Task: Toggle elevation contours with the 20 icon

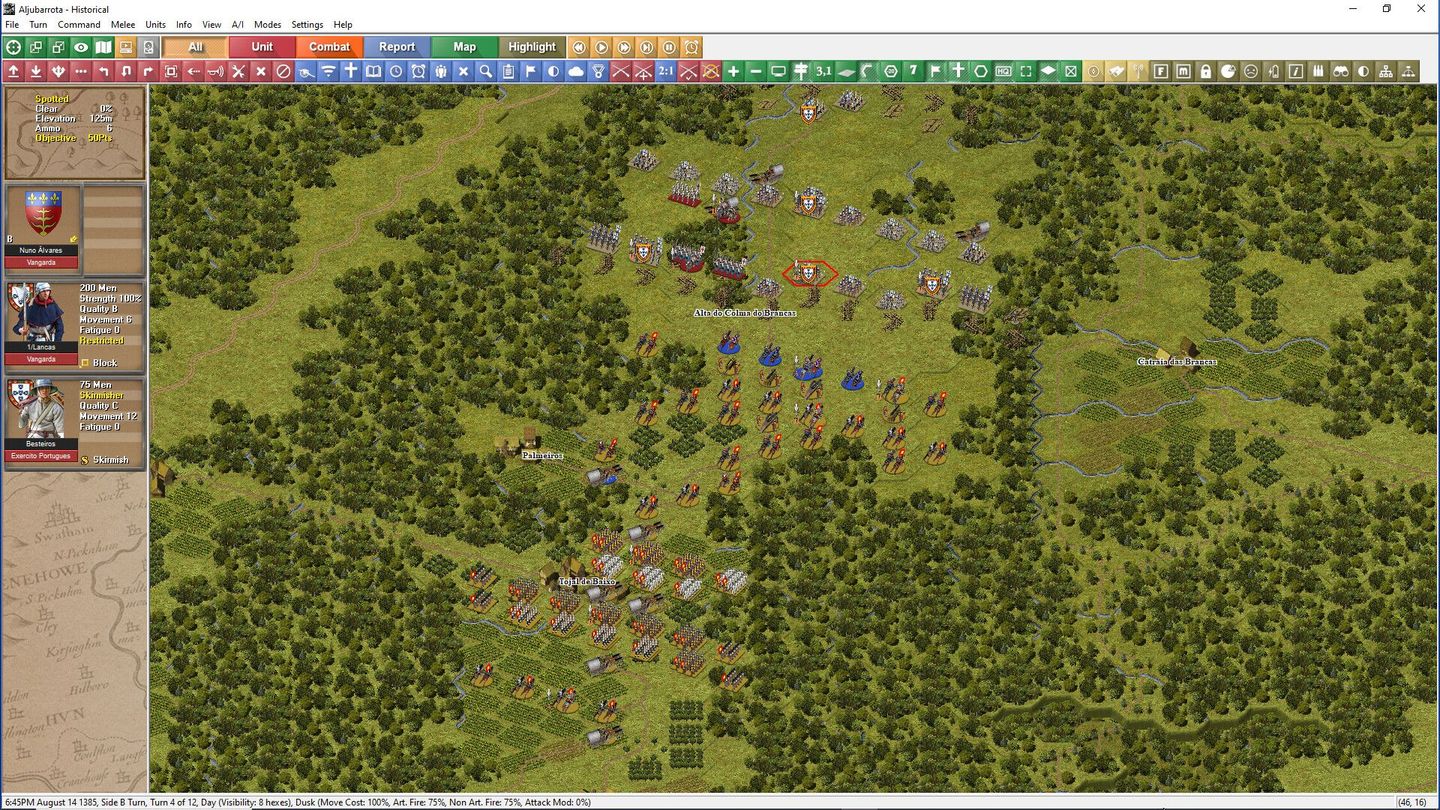Action: coord(891,70)
